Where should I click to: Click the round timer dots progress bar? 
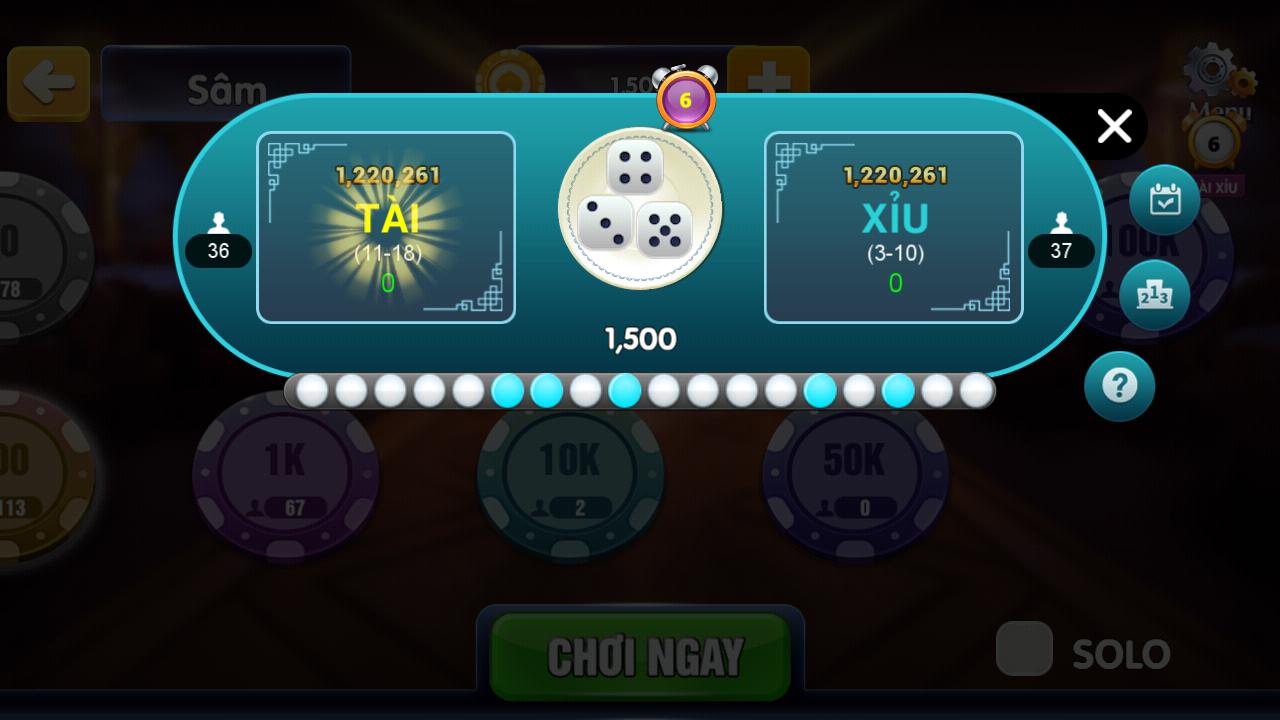(x=640, y=391)
